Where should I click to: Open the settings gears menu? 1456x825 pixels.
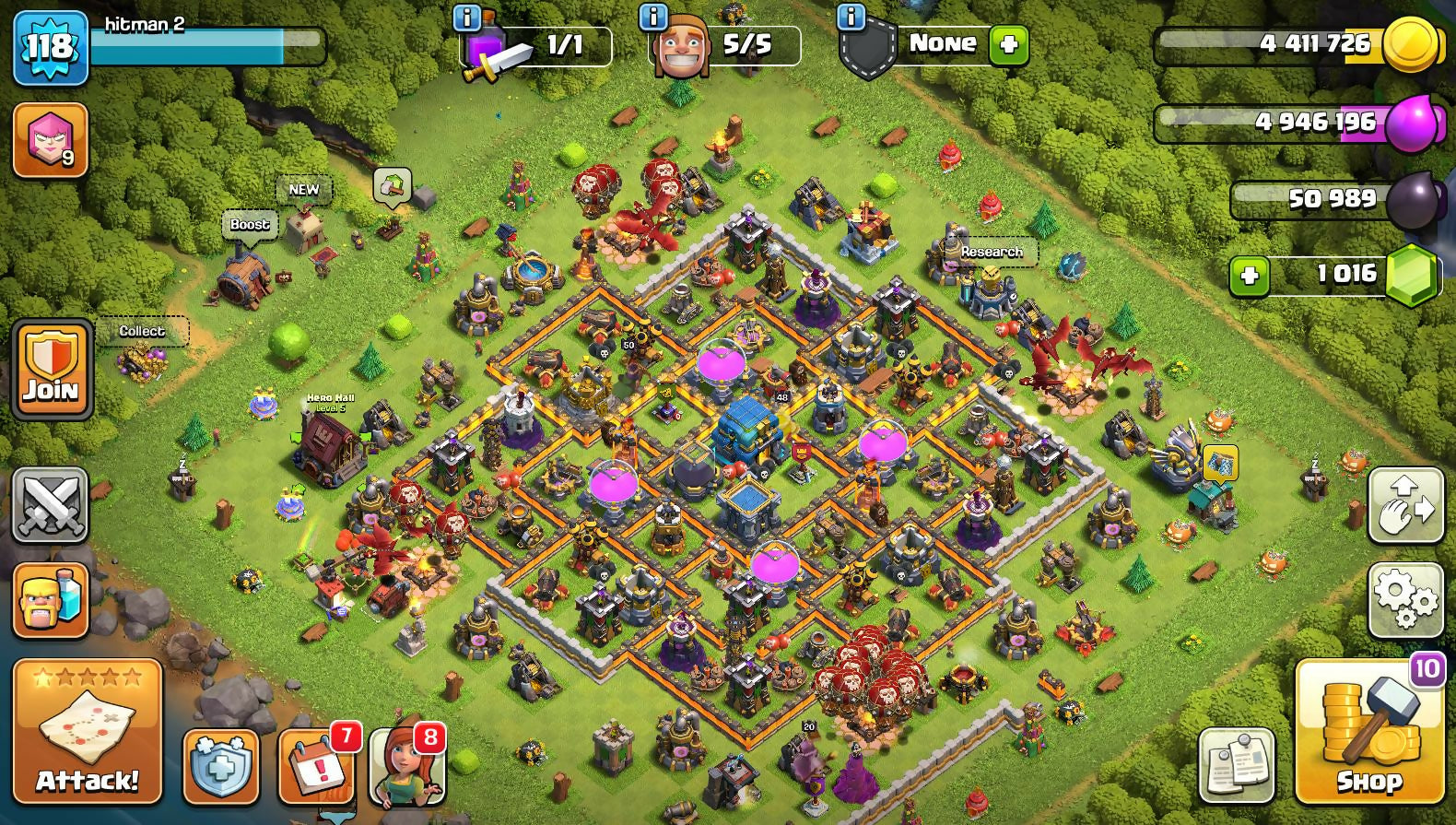click(x=1405, y=600)
